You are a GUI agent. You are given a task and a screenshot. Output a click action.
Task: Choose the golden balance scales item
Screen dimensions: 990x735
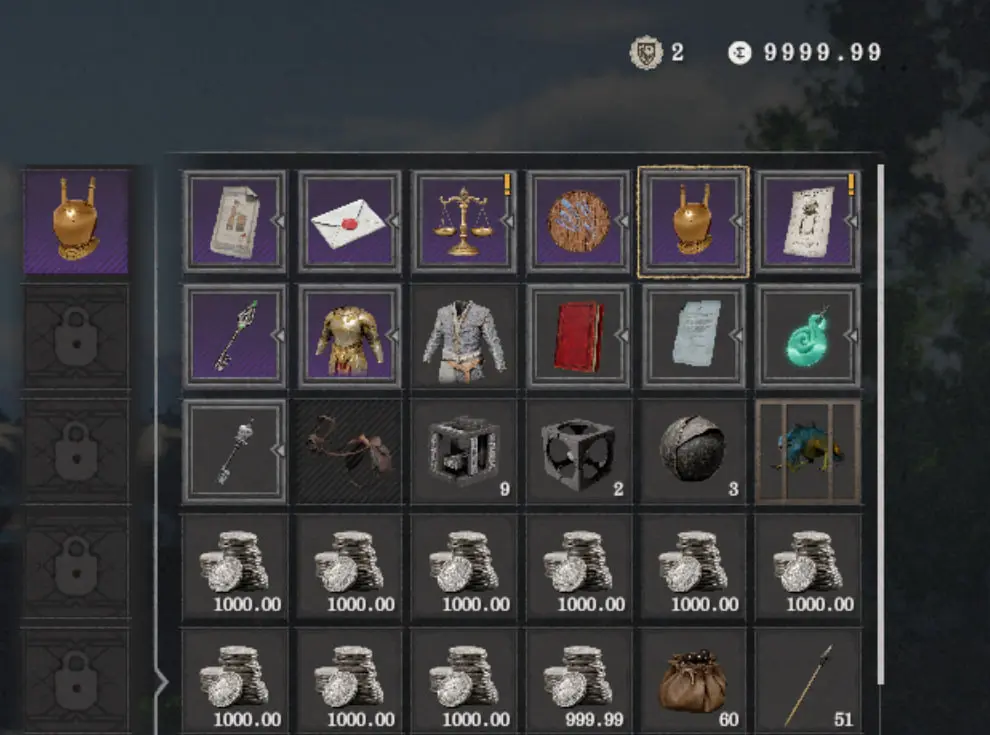point(464,221)
